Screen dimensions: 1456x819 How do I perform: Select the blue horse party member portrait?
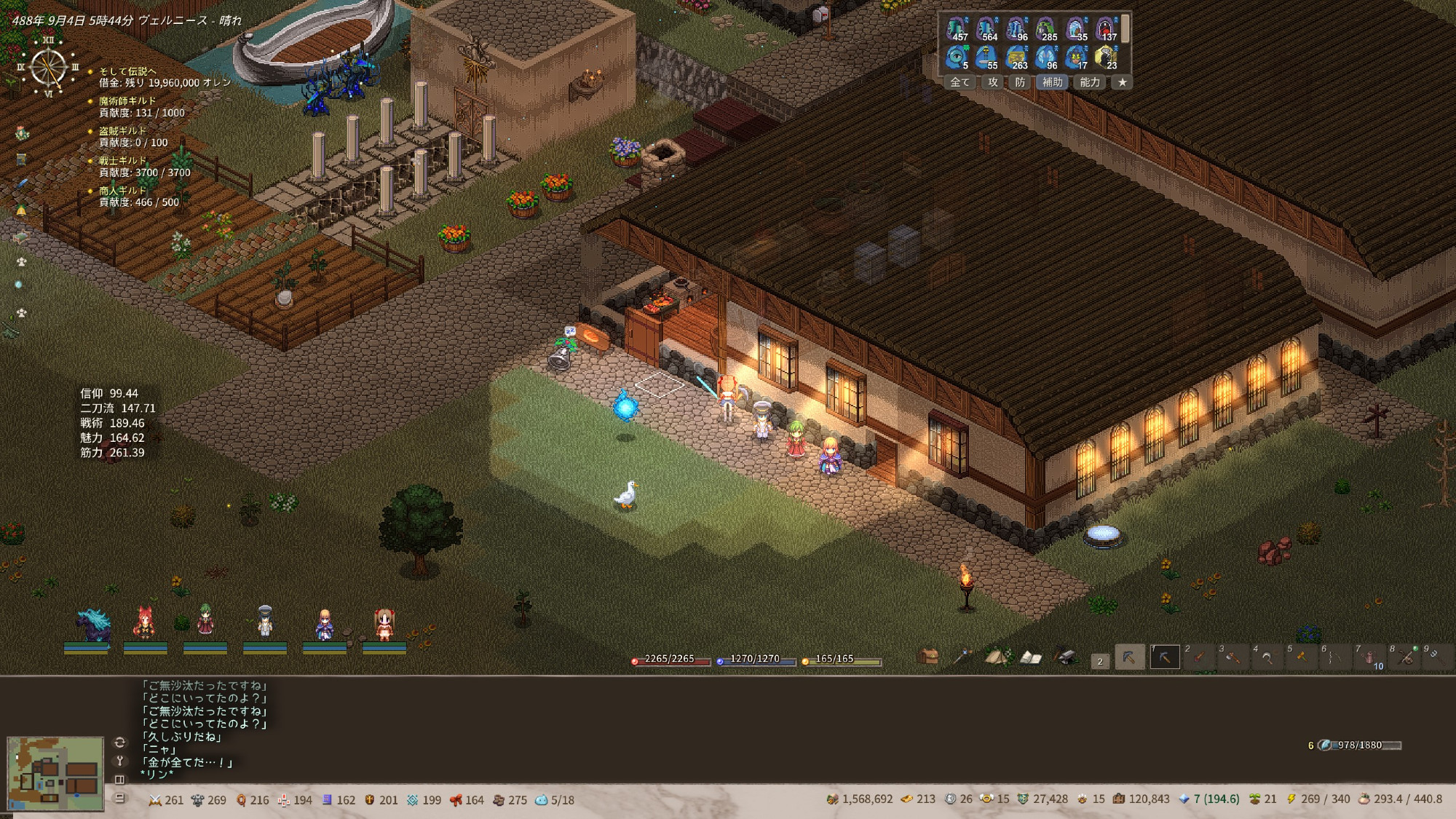pos(92,626)
